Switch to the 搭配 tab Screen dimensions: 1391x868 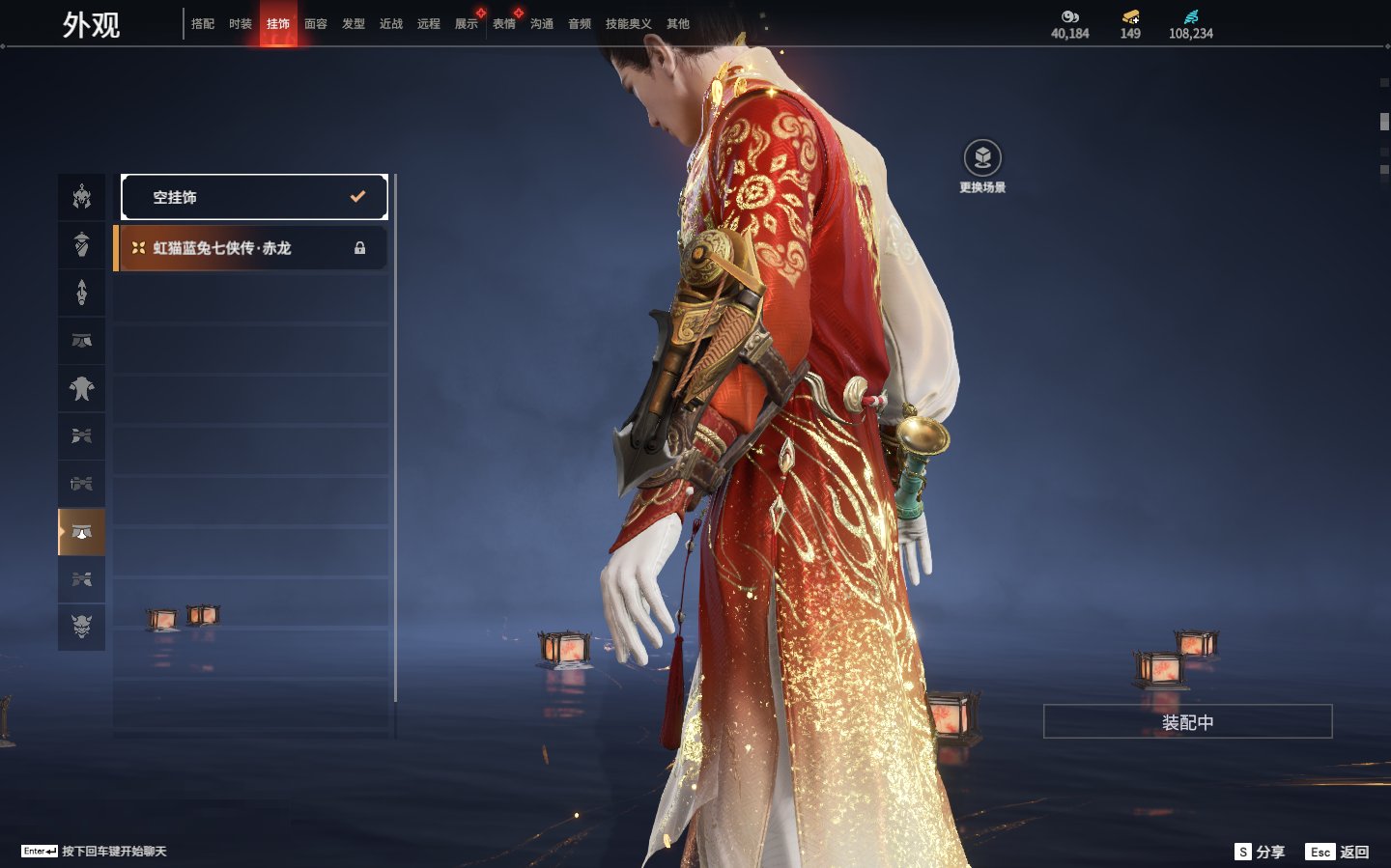tap(203, 24)
